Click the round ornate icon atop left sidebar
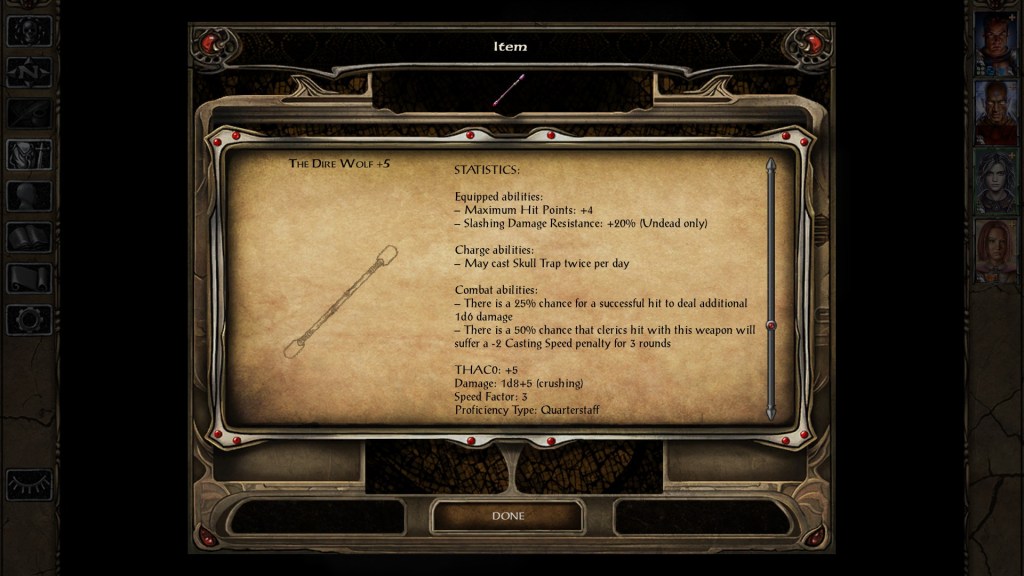This screenshot has height=576, width=1024. tap(29, 30)
